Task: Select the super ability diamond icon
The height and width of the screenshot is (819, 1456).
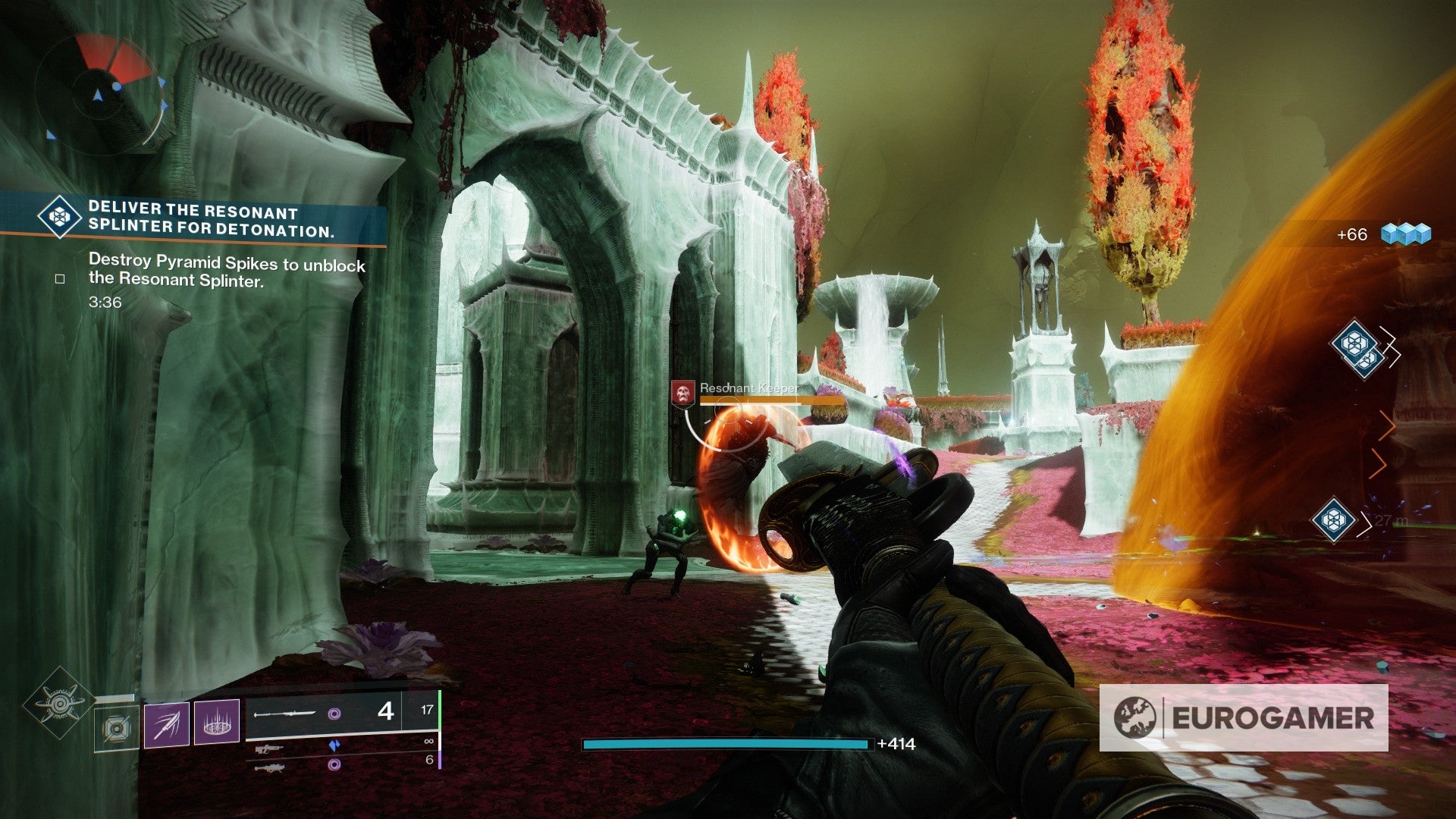Action: (x=60, y=703)
